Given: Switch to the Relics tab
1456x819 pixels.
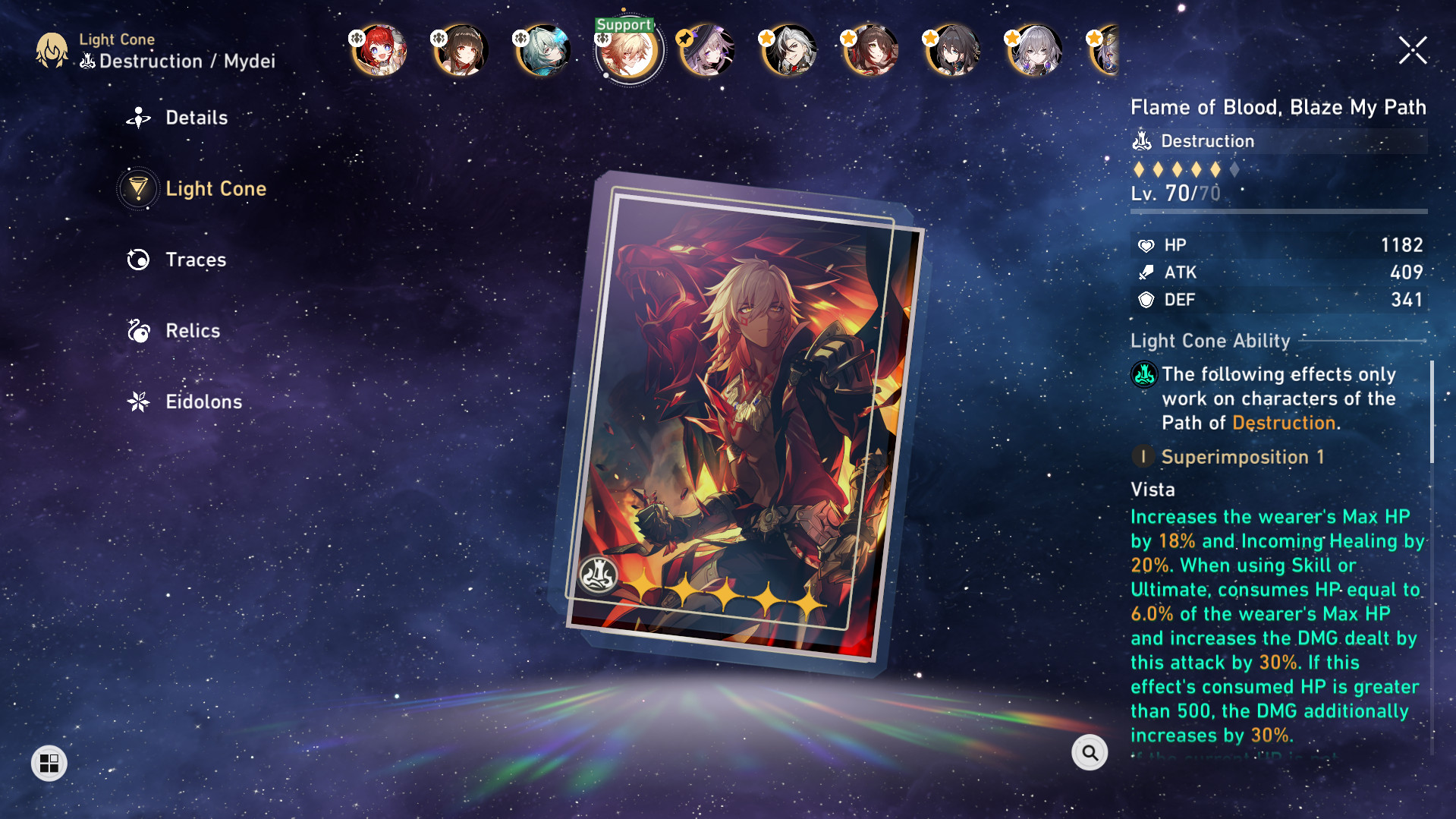Looking at the screenshot, I should [x=192, y=330].
